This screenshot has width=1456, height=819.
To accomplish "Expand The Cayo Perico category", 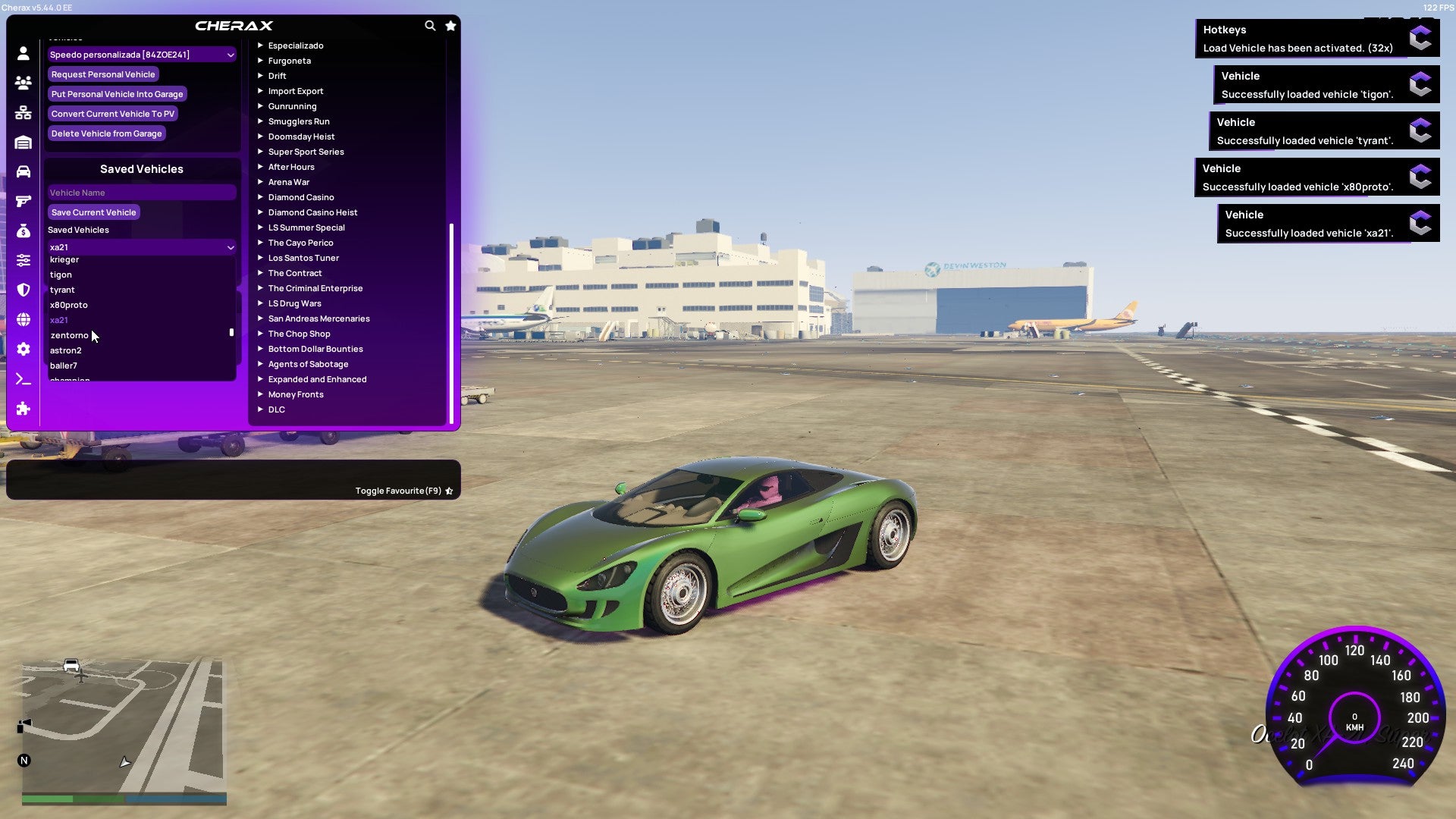I will pyautogui.click(x=300, y=243).
